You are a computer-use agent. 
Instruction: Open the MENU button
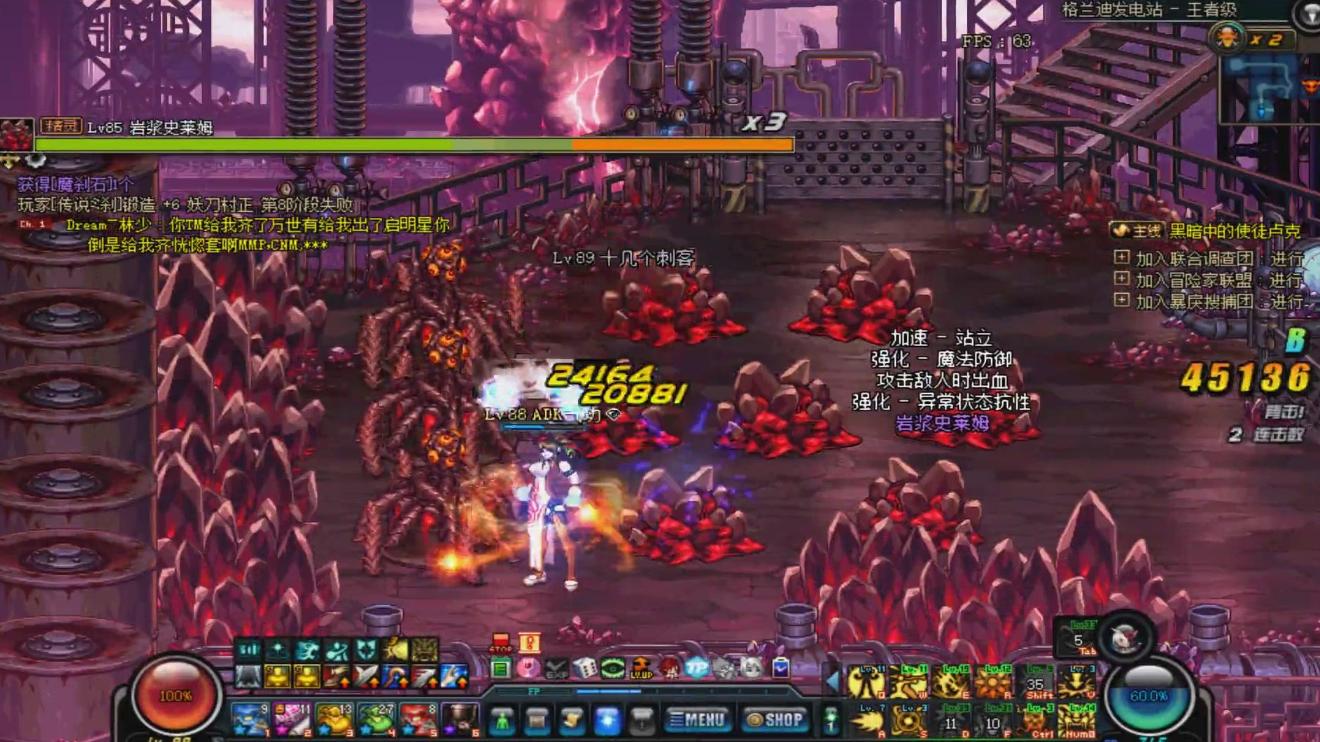click(698, 719)
